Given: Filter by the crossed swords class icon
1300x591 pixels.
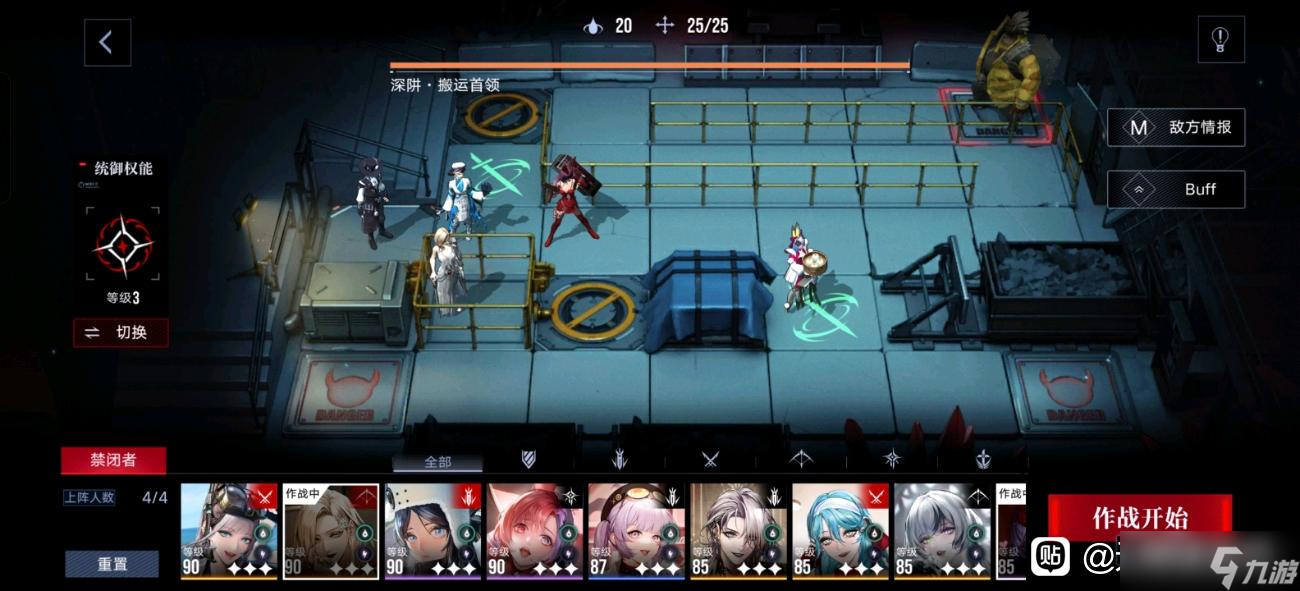Looking at the screenshot, I should 710,459.
